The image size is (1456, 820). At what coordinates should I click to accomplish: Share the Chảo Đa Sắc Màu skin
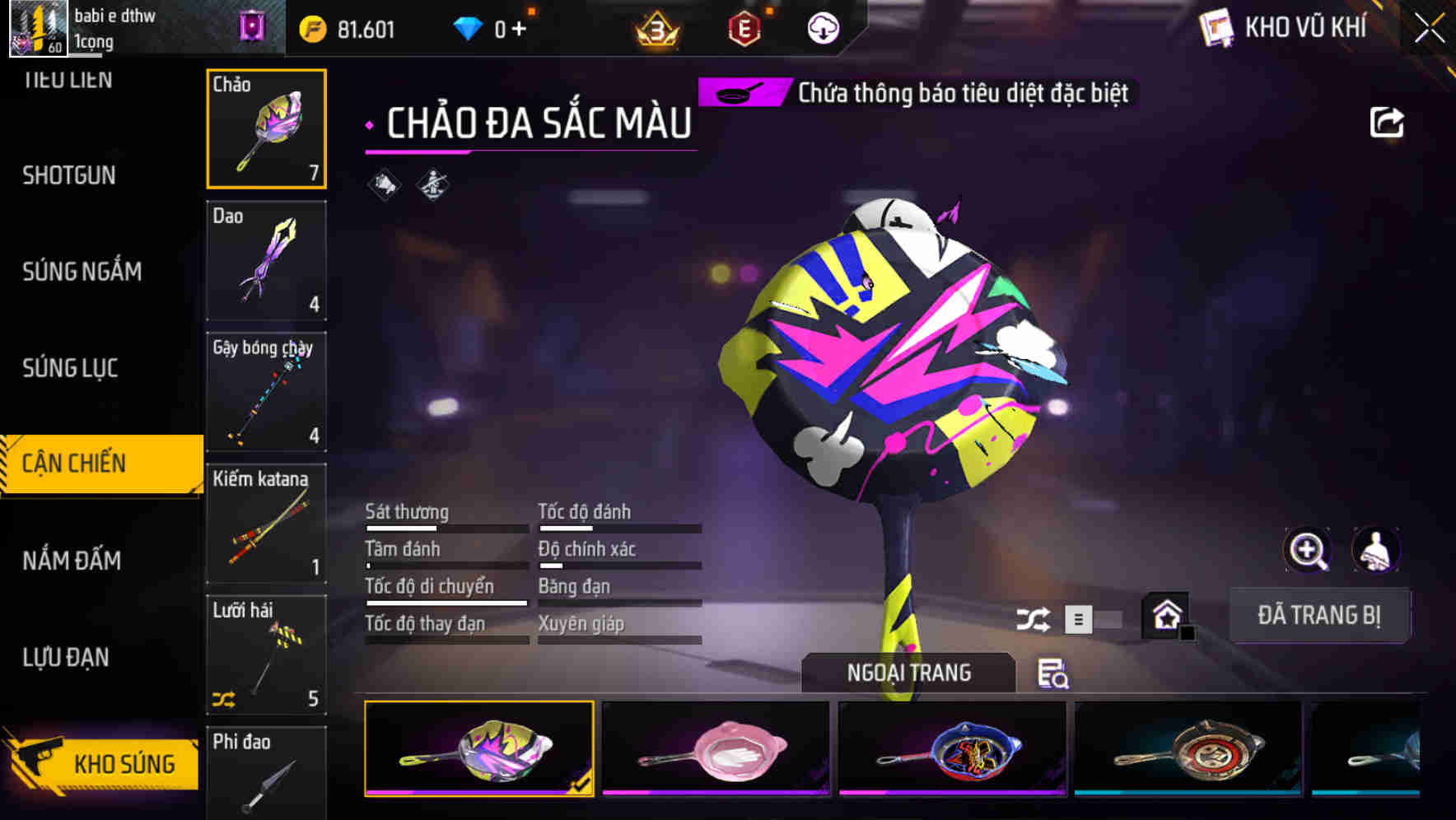click(x=1388, y=122)
